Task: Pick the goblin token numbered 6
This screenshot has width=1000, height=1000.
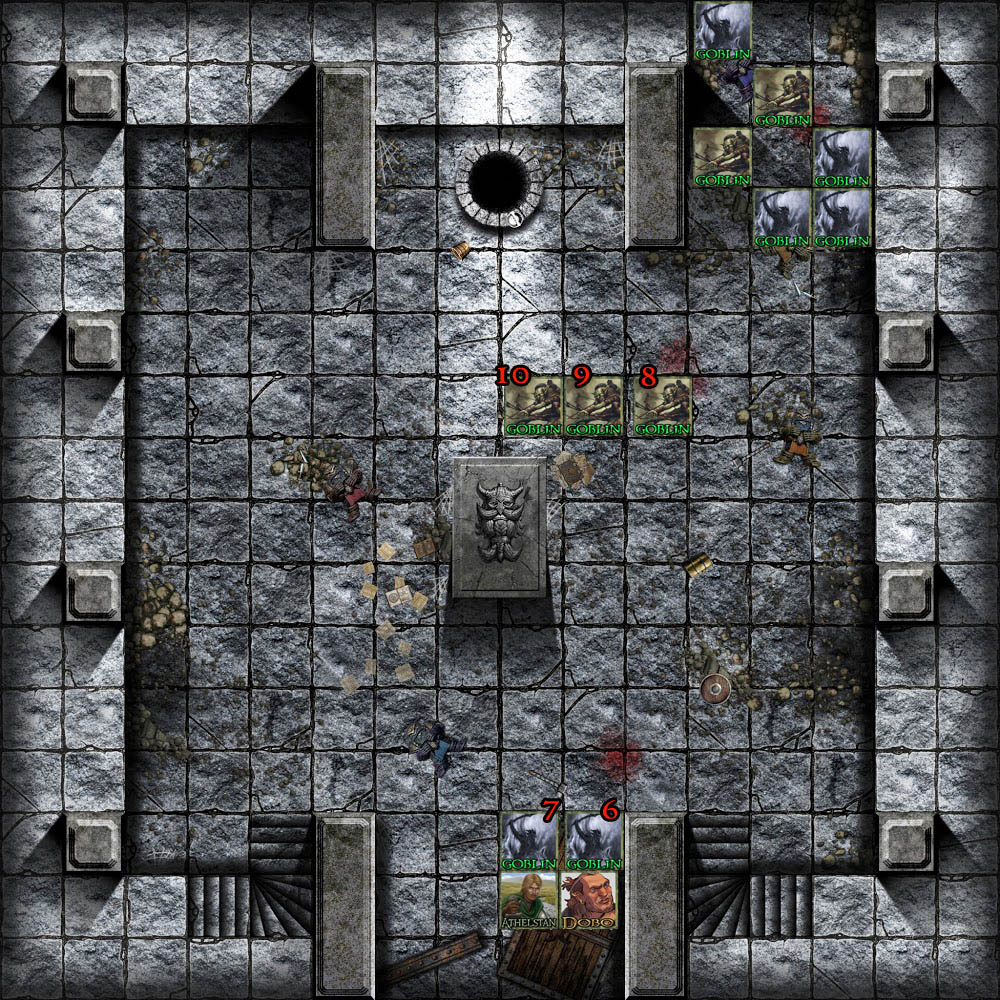Action: tap(593, 841)
